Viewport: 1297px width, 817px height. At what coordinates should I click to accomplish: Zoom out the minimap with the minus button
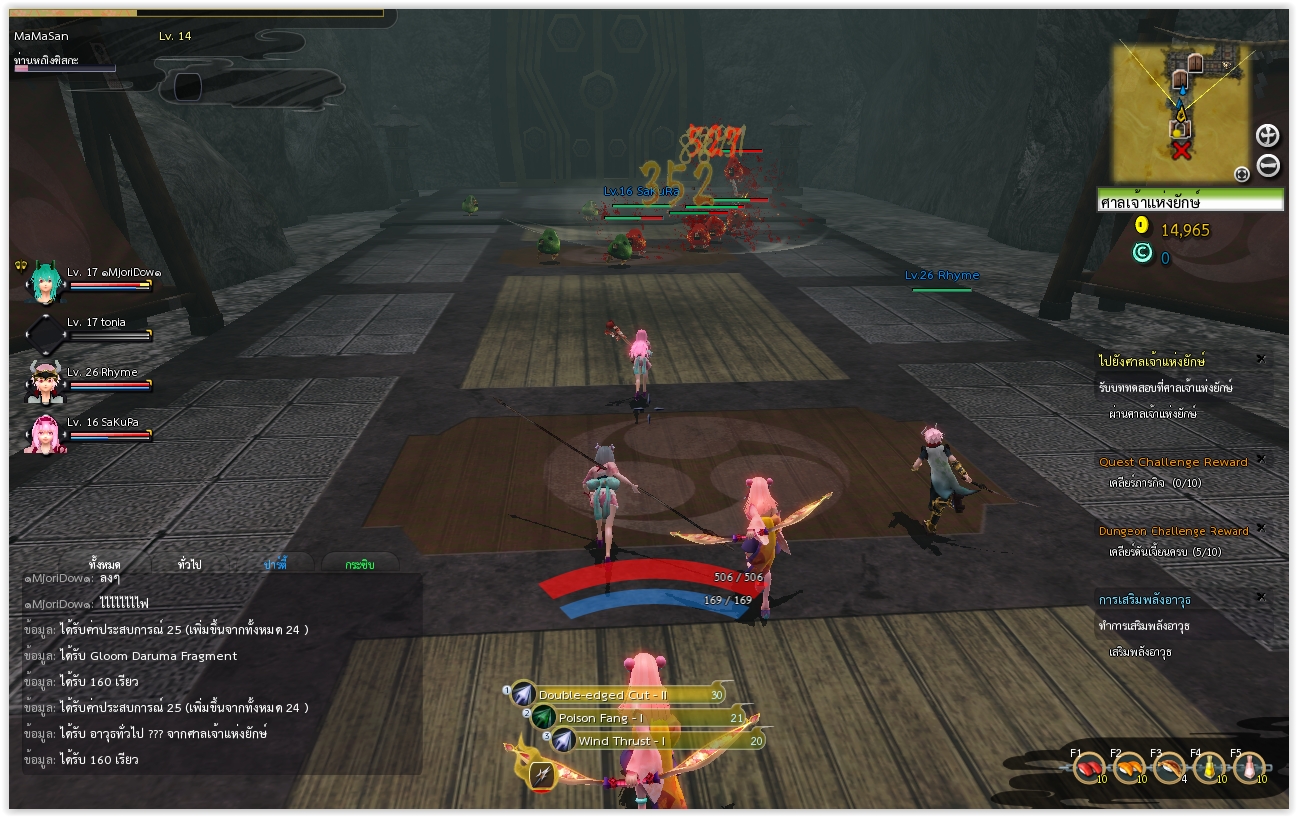[1267, 166]
